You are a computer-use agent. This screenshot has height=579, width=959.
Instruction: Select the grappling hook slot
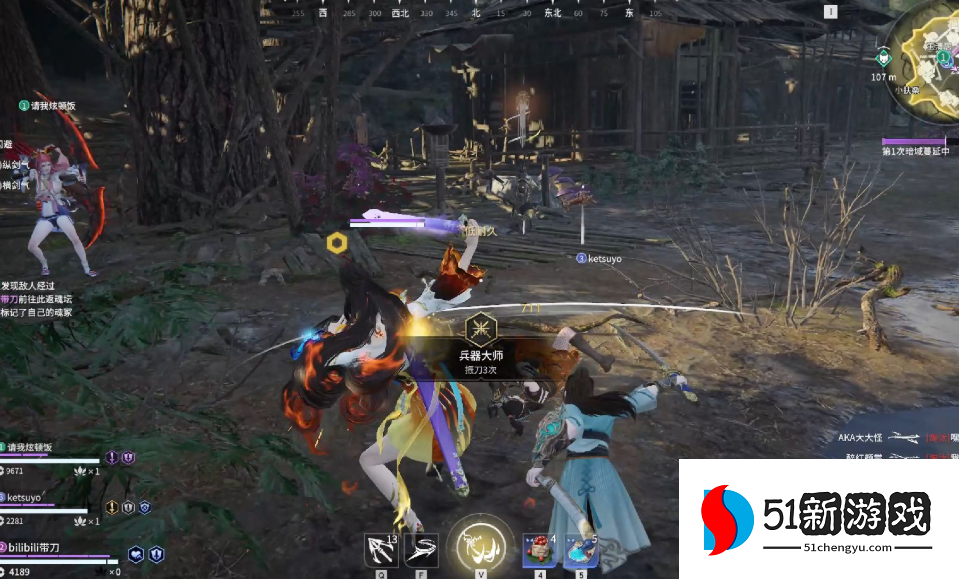pos(382,550)
